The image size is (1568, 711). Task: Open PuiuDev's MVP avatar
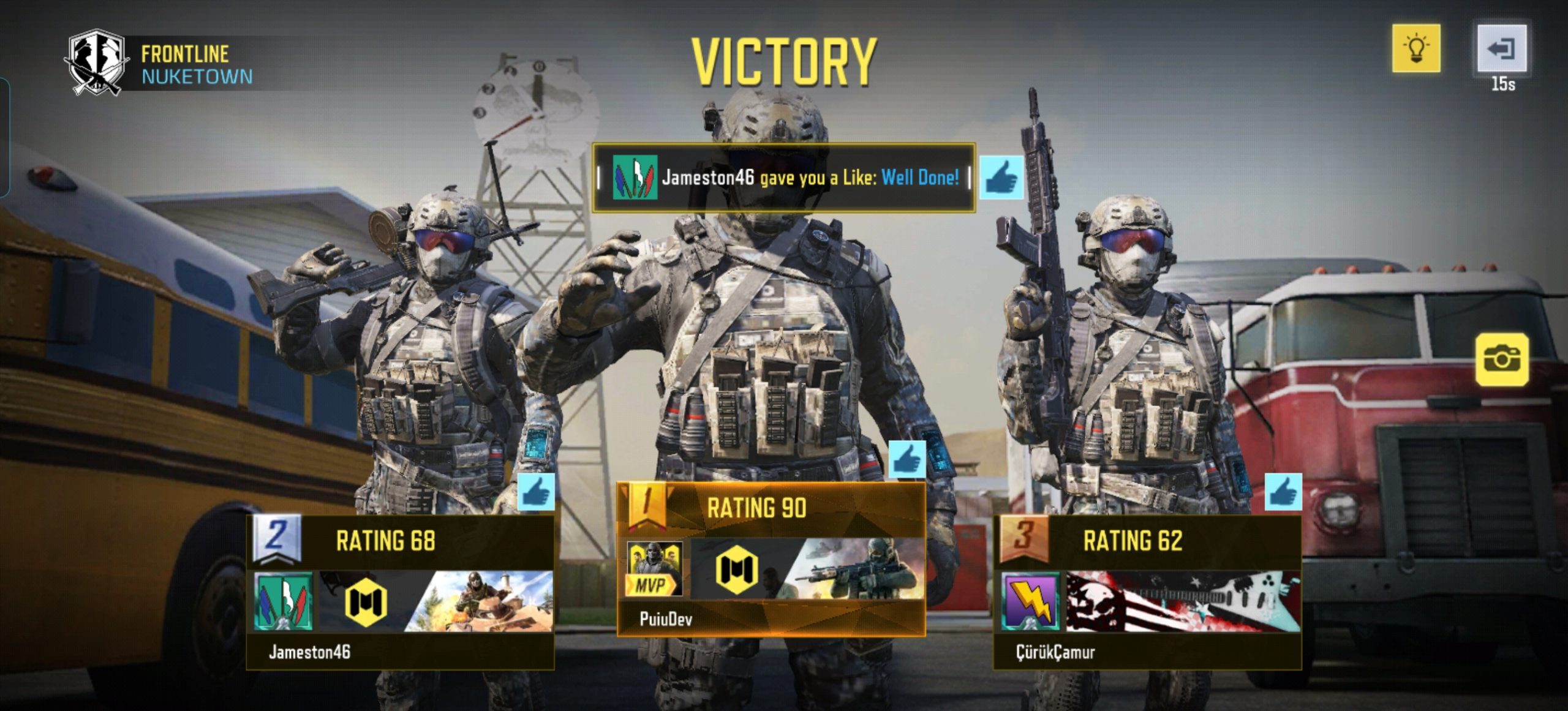pyautogui.click(x=654, y=569)
